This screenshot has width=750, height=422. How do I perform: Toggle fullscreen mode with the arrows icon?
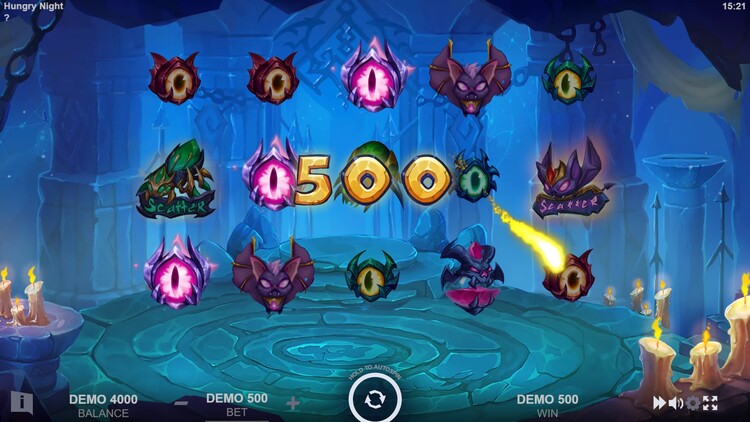pos(710,403)
